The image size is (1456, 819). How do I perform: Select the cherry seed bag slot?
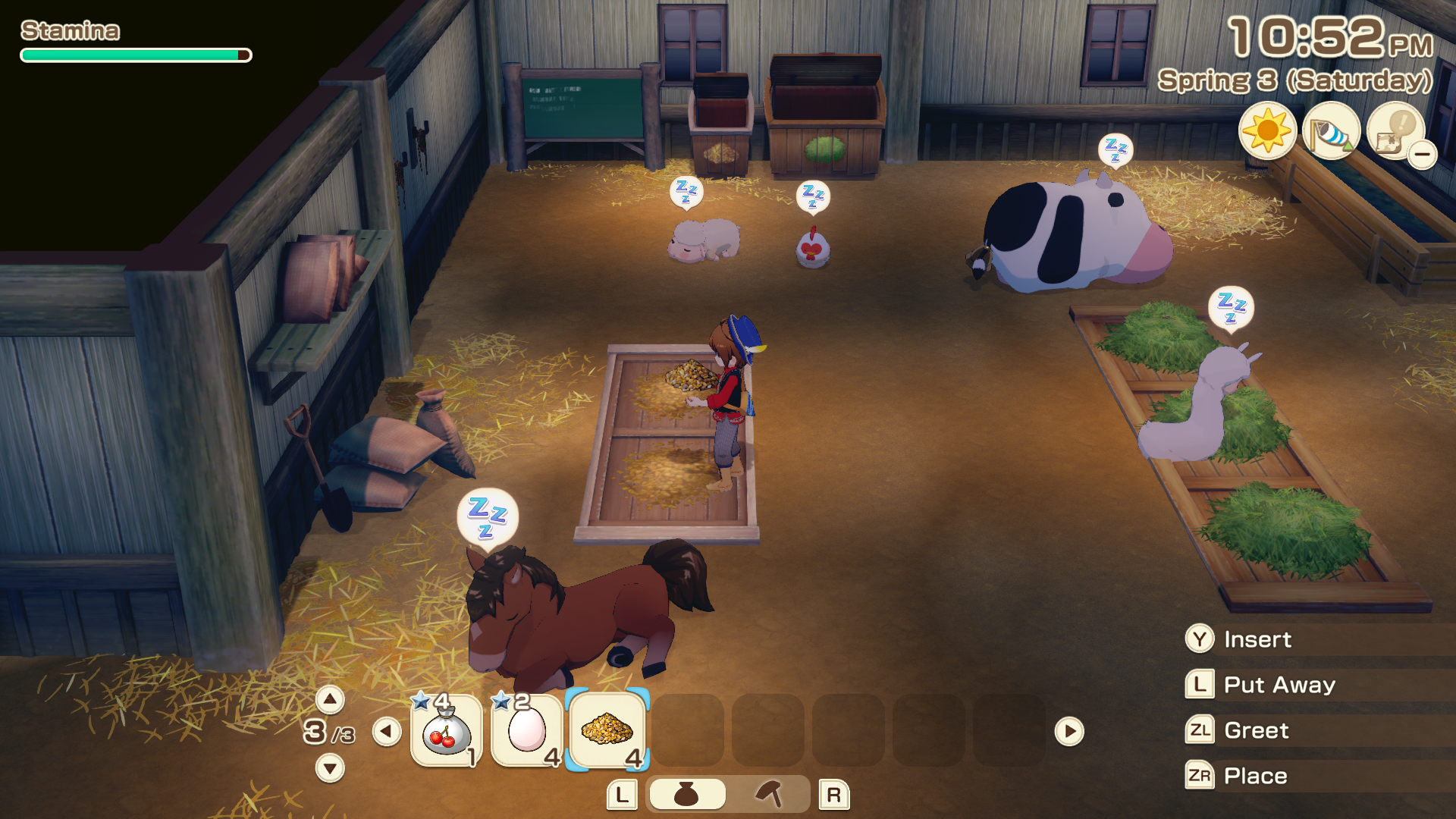pos(447,731)
